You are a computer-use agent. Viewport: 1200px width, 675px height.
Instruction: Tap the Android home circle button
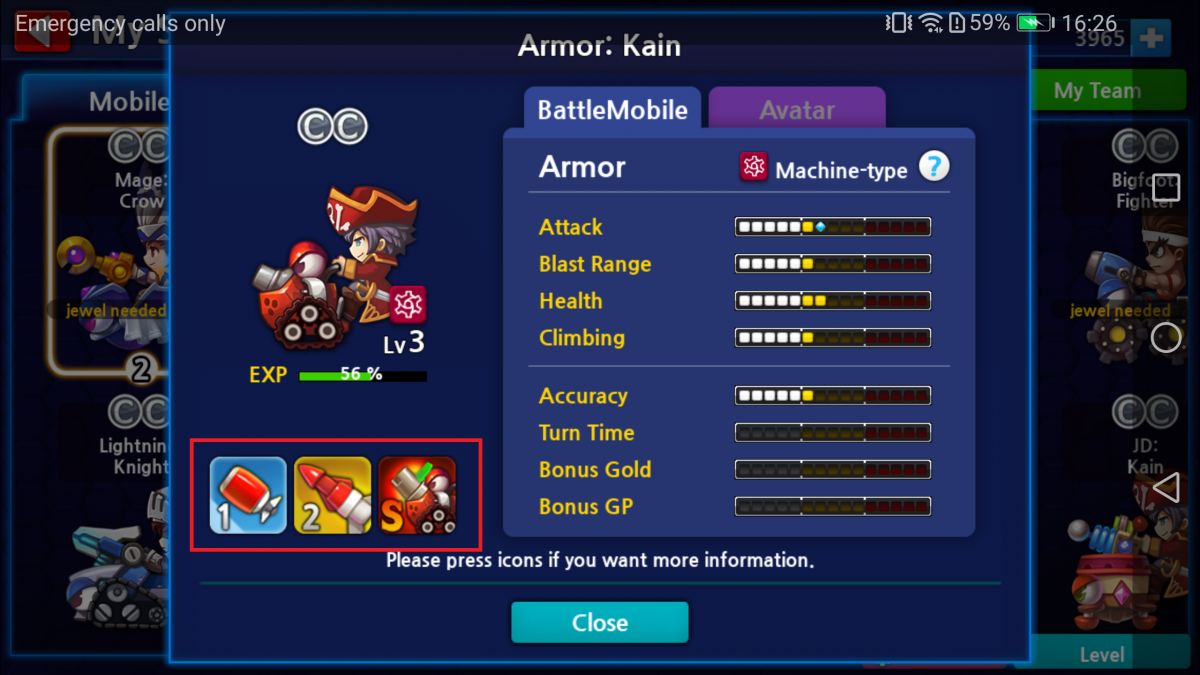click(1166, 338)
